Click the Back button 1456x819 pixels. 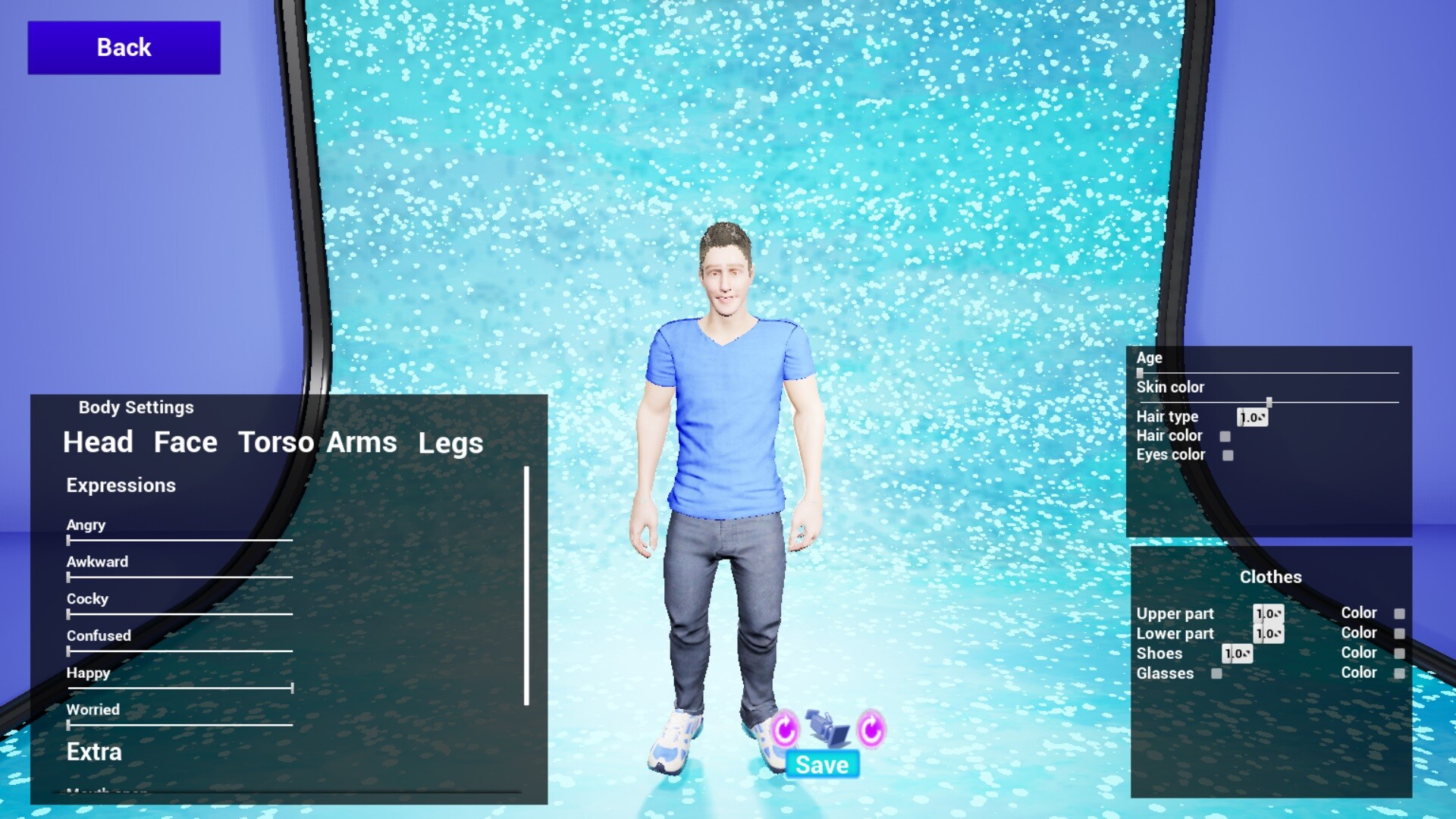pos(123,46)
